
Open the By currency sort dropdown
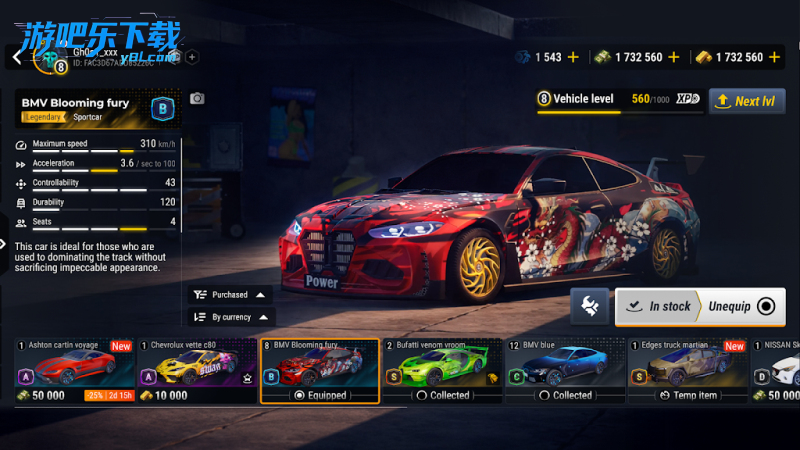tap(229, 317)
